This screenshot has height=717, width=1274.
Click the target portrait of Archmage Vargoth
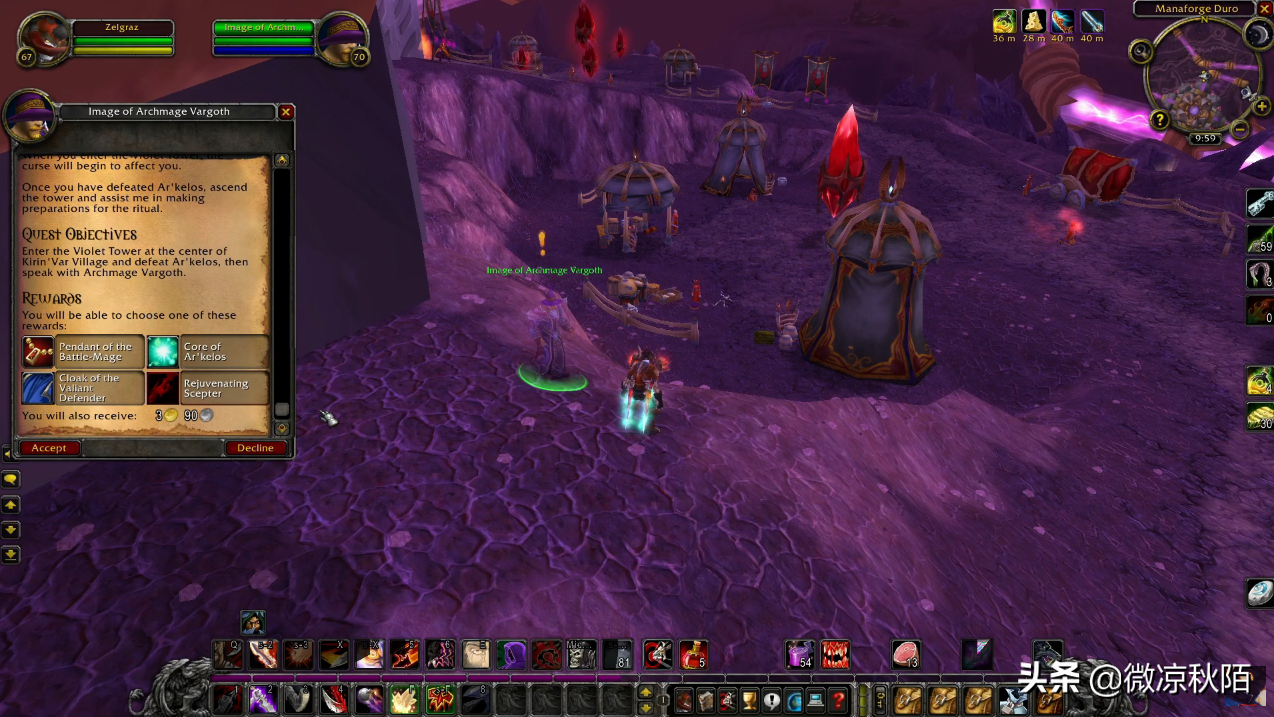(341, 38)
